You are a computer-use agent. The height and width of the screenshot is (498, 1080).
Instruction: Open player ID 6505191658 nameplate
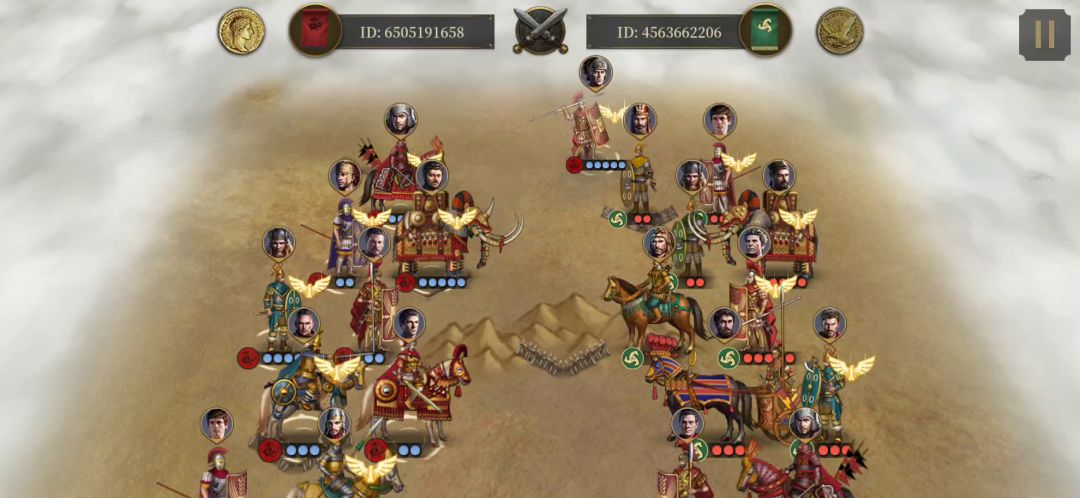pyautogui.click(x=412, y=32)
